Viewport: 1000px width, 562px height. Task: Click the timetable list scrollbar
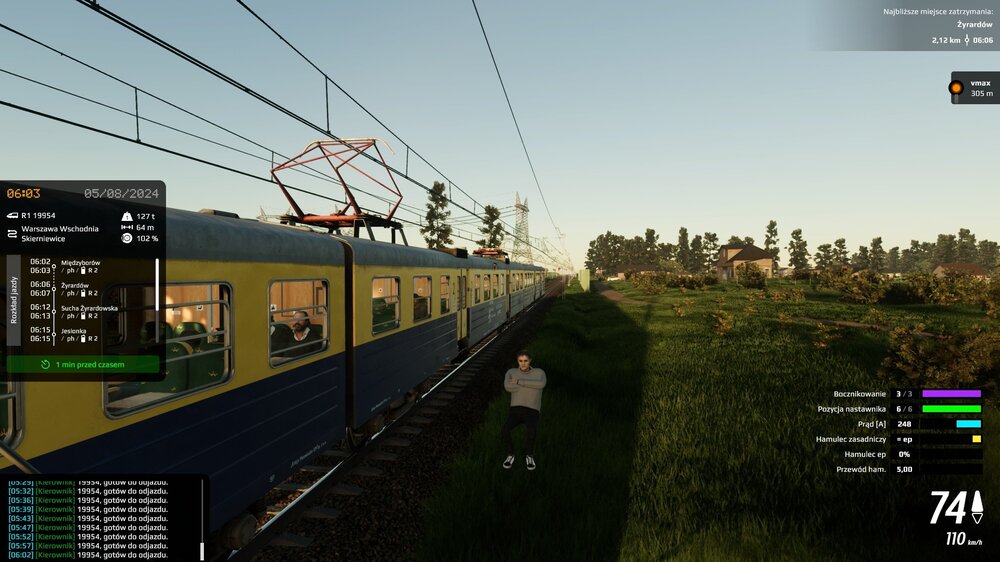pyautogui.click(x=157, y=300)
